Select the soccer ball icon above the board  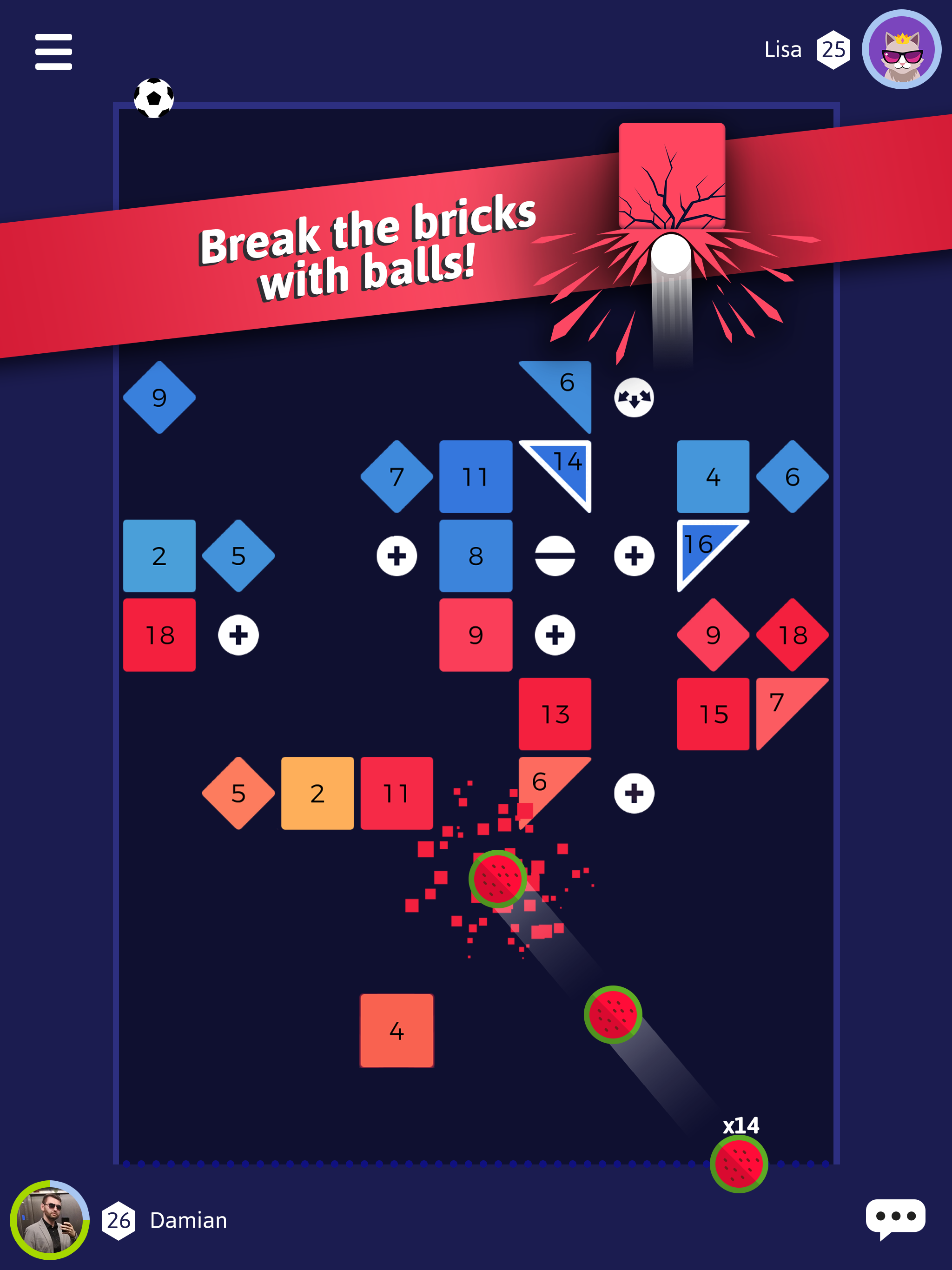coord(153,98)
